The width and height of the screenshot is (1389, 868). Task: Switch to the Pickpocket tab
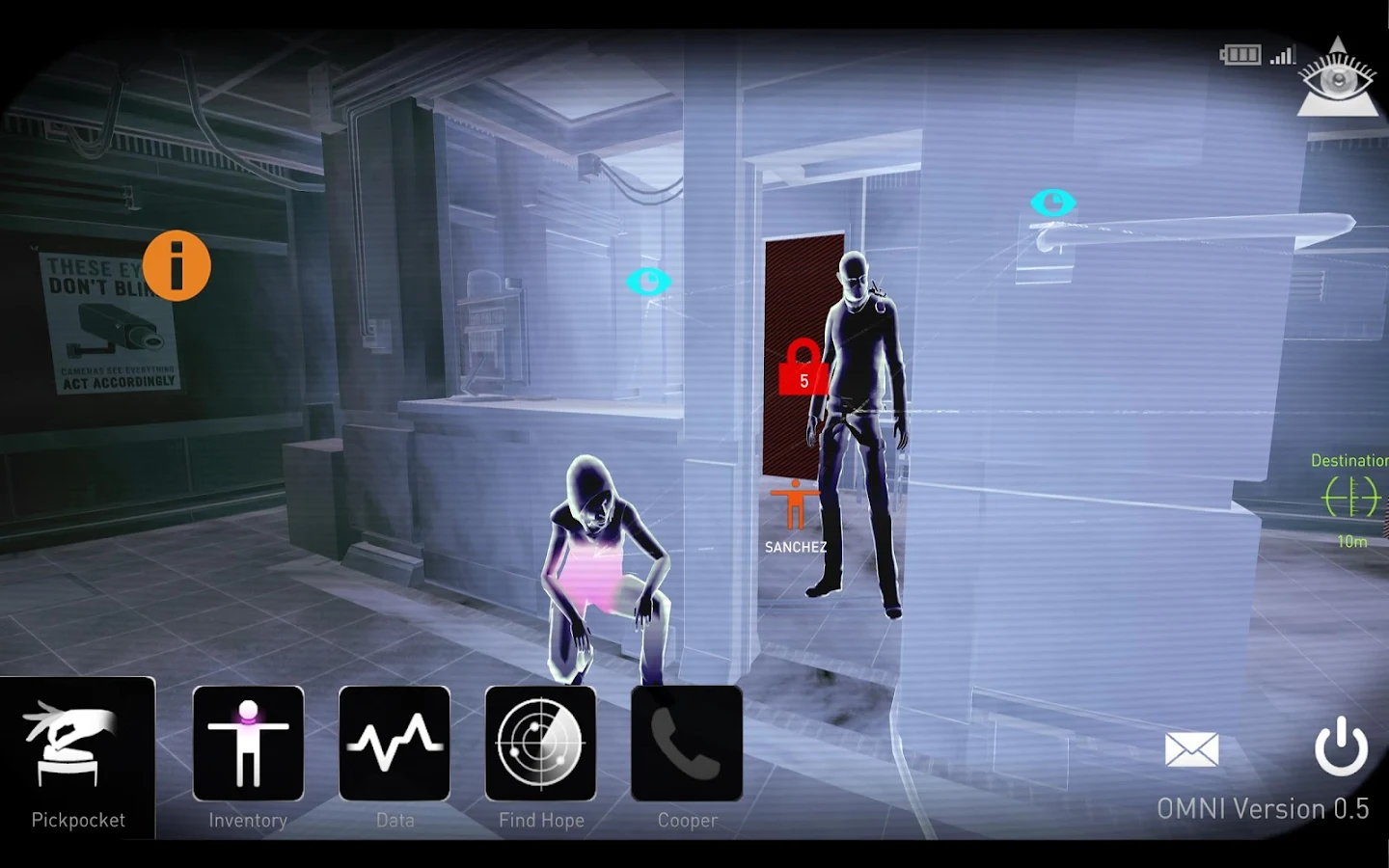coord(77,820)
